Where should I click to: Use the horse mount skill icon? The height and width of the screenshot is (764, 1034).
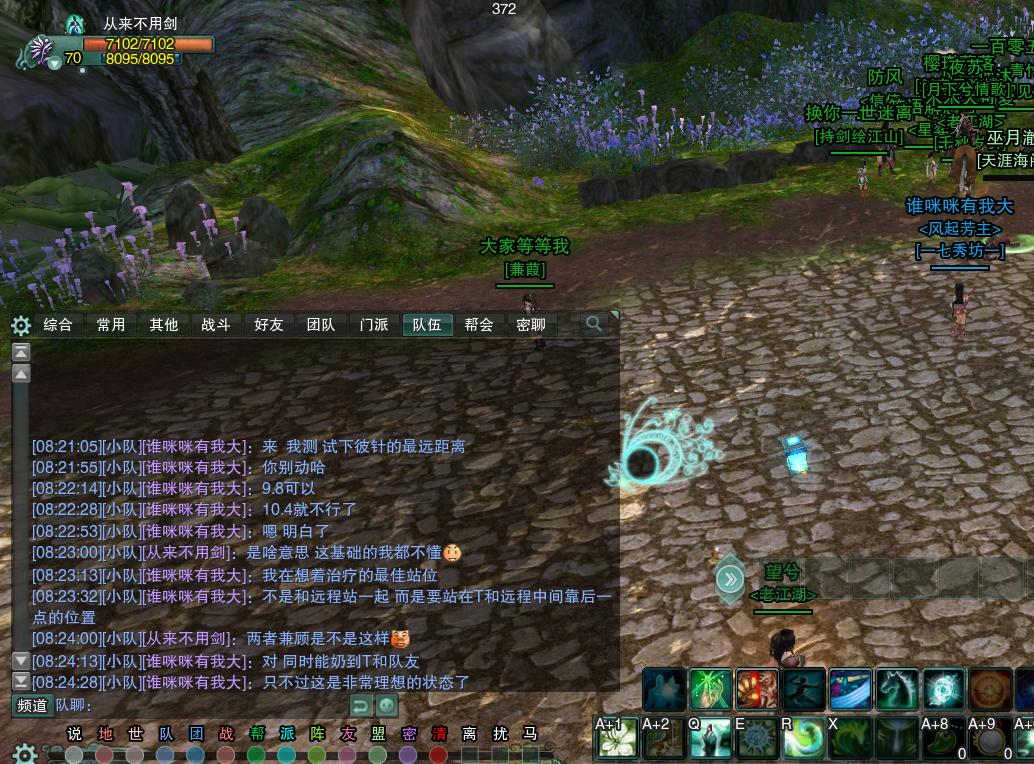coord(896,689)
